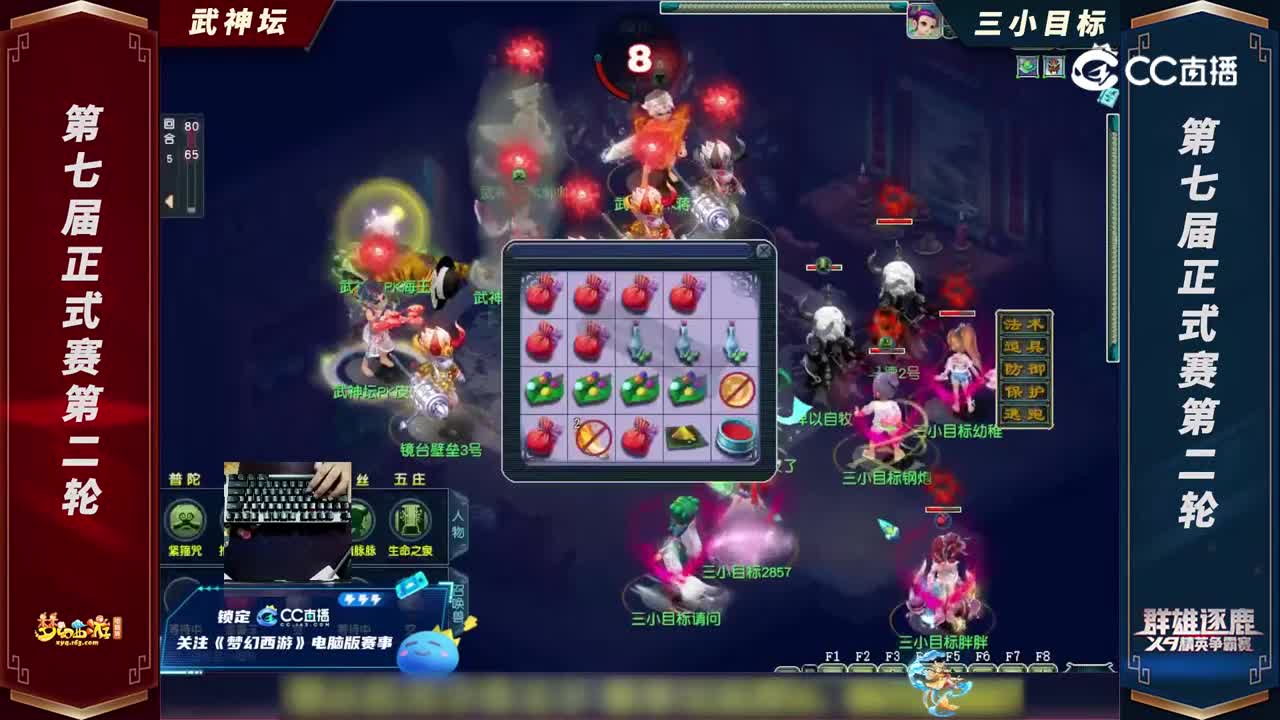
Task: Switch to the 普陀 skill school tab
Action: point(184,480)
